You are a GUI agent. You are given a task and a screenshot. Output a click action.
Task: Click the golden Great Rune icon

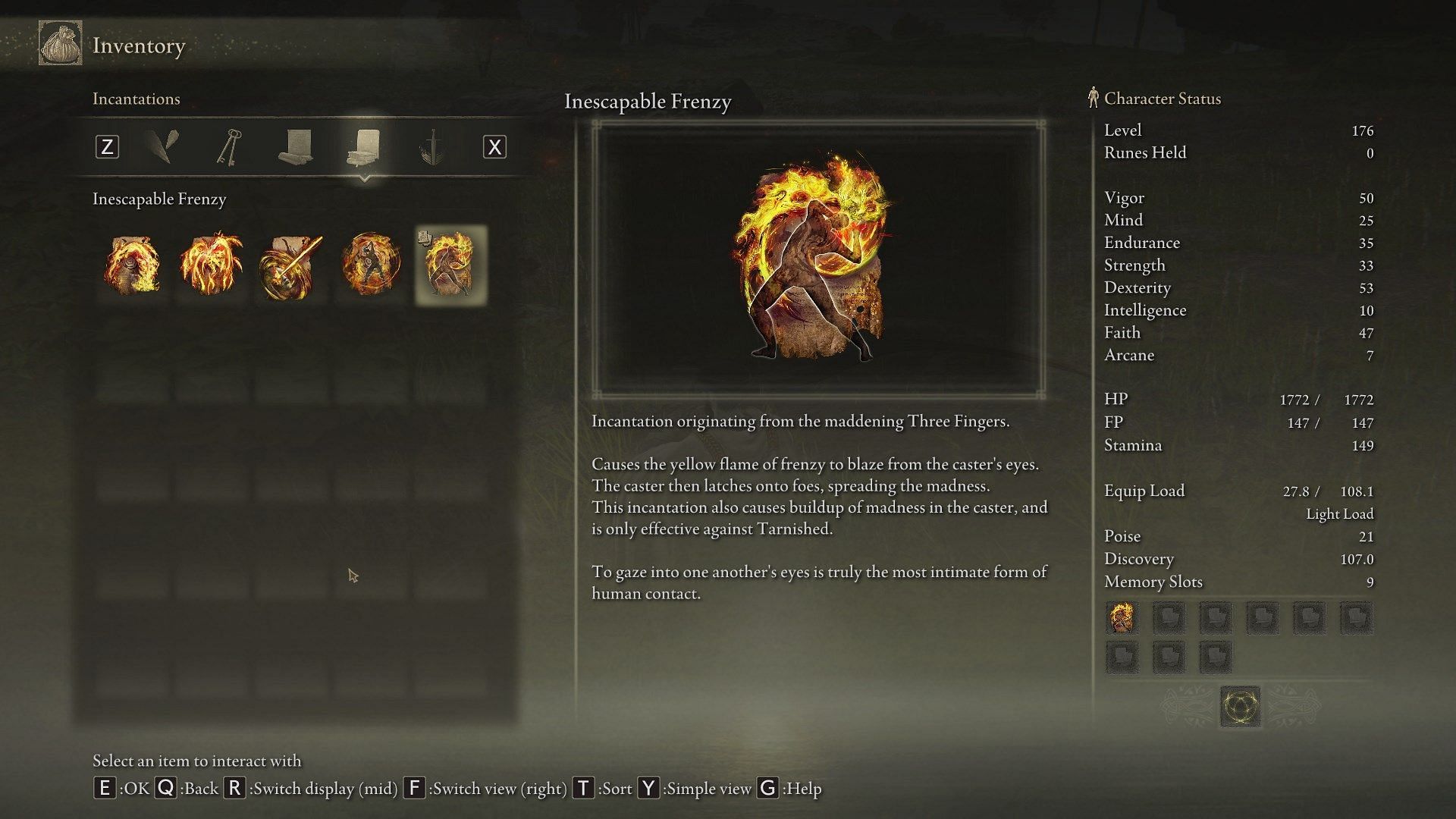[1240, 707]
